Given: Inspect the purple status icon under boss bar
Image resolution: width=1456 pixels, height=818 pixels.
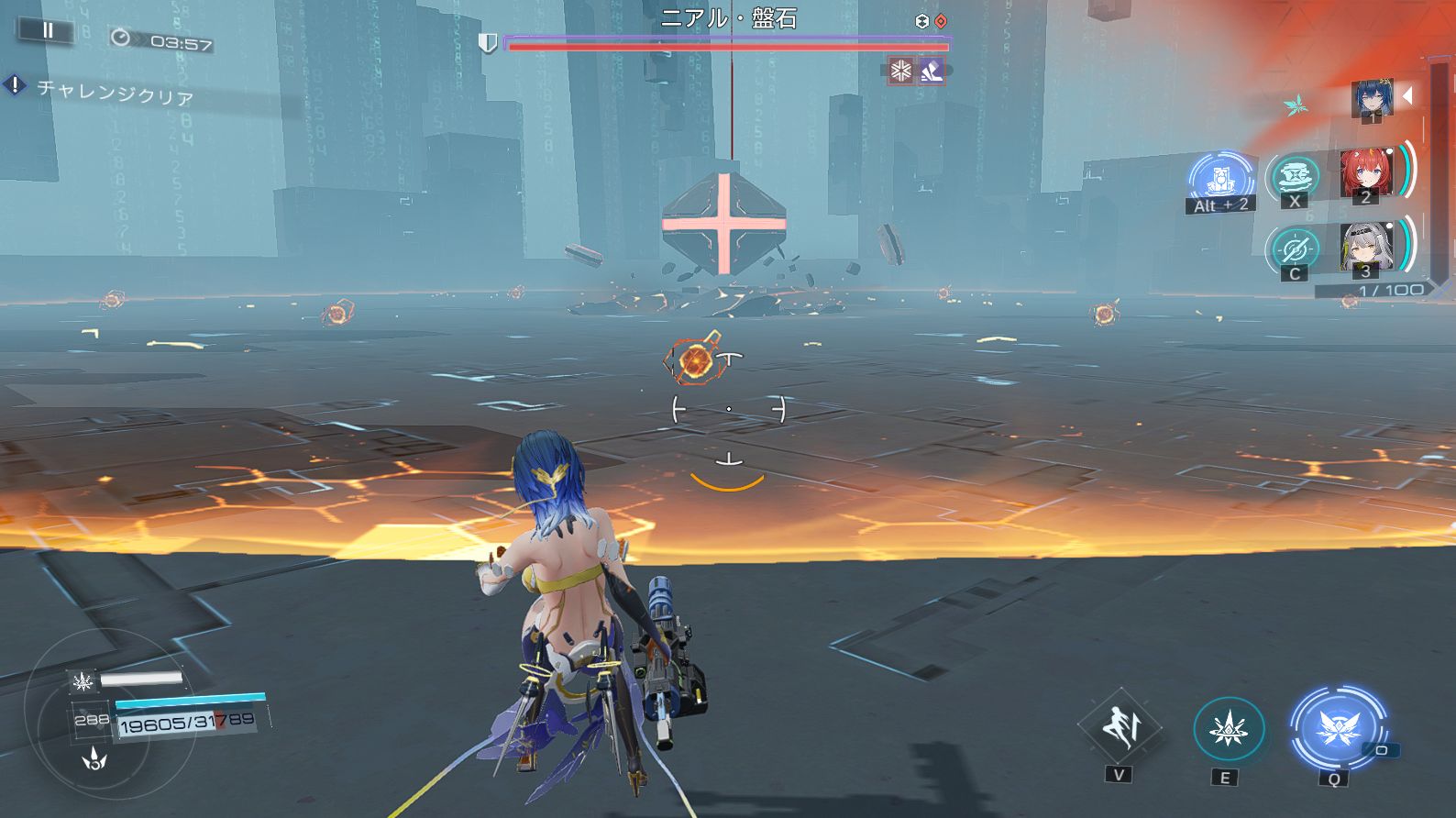Looking at the screenshot, I should 932,71.
